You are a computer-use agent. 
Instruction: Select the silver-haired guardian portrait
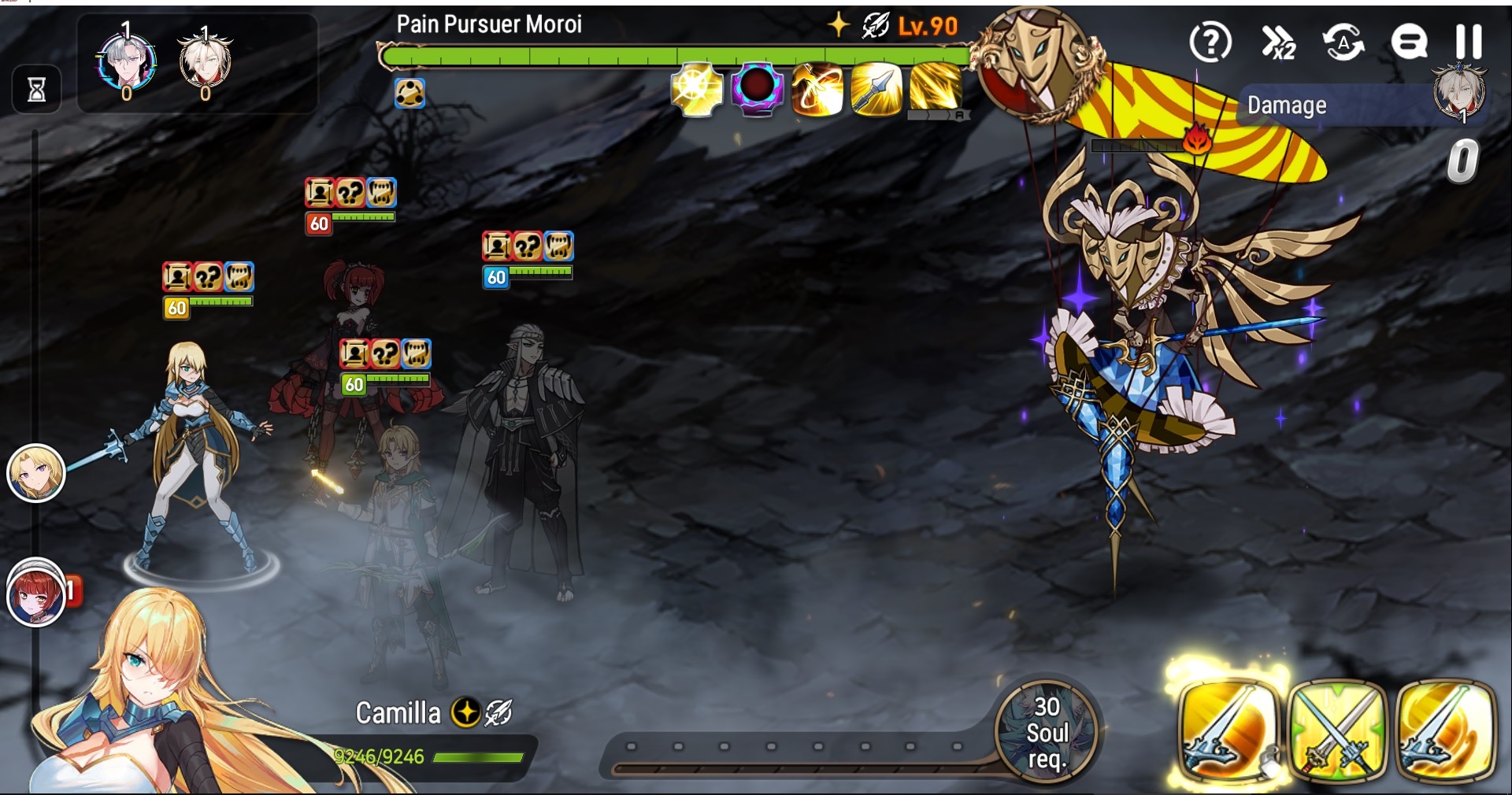pos(126,63)
